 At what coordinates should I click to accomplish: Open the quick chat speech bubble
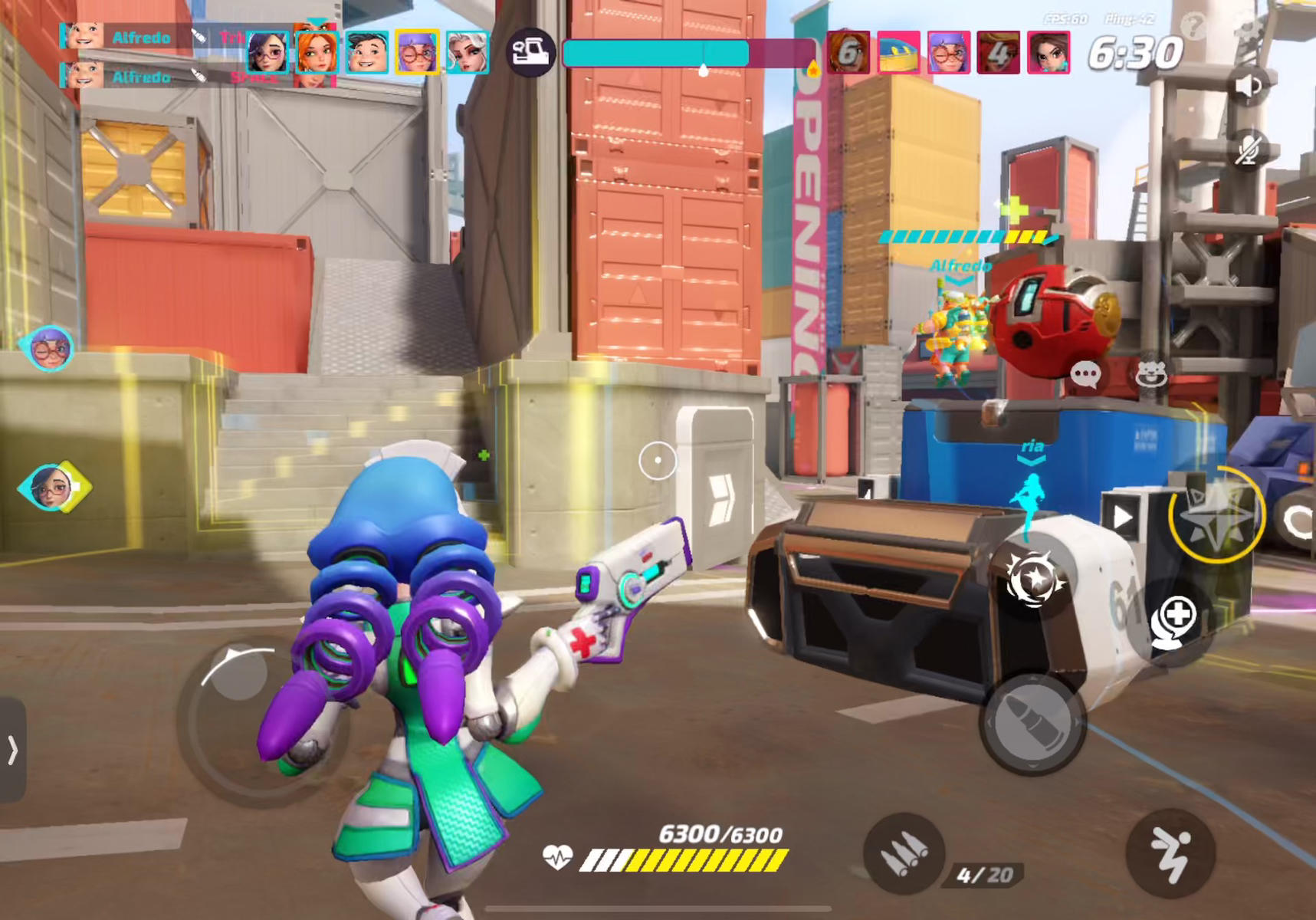tap(1085, 375)
